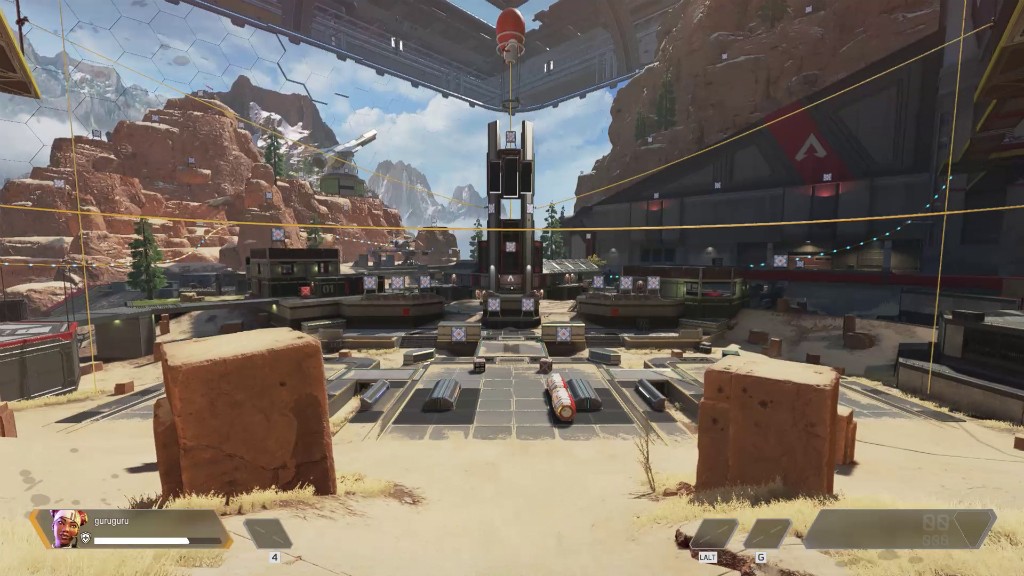
Task: Select the ordnance slot labeled G
Action: pos(767,534)
